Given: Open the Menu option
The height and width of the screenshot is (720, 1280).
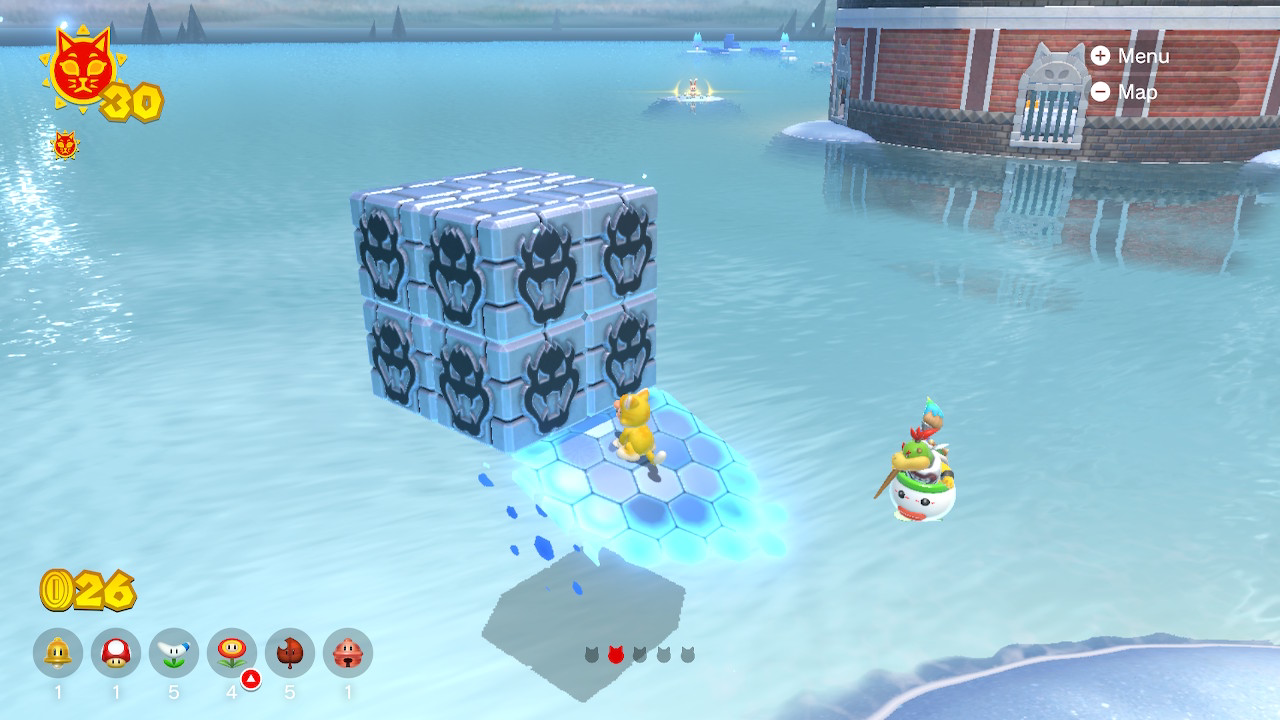Looking at the screenshot, I should (1130, 56).
